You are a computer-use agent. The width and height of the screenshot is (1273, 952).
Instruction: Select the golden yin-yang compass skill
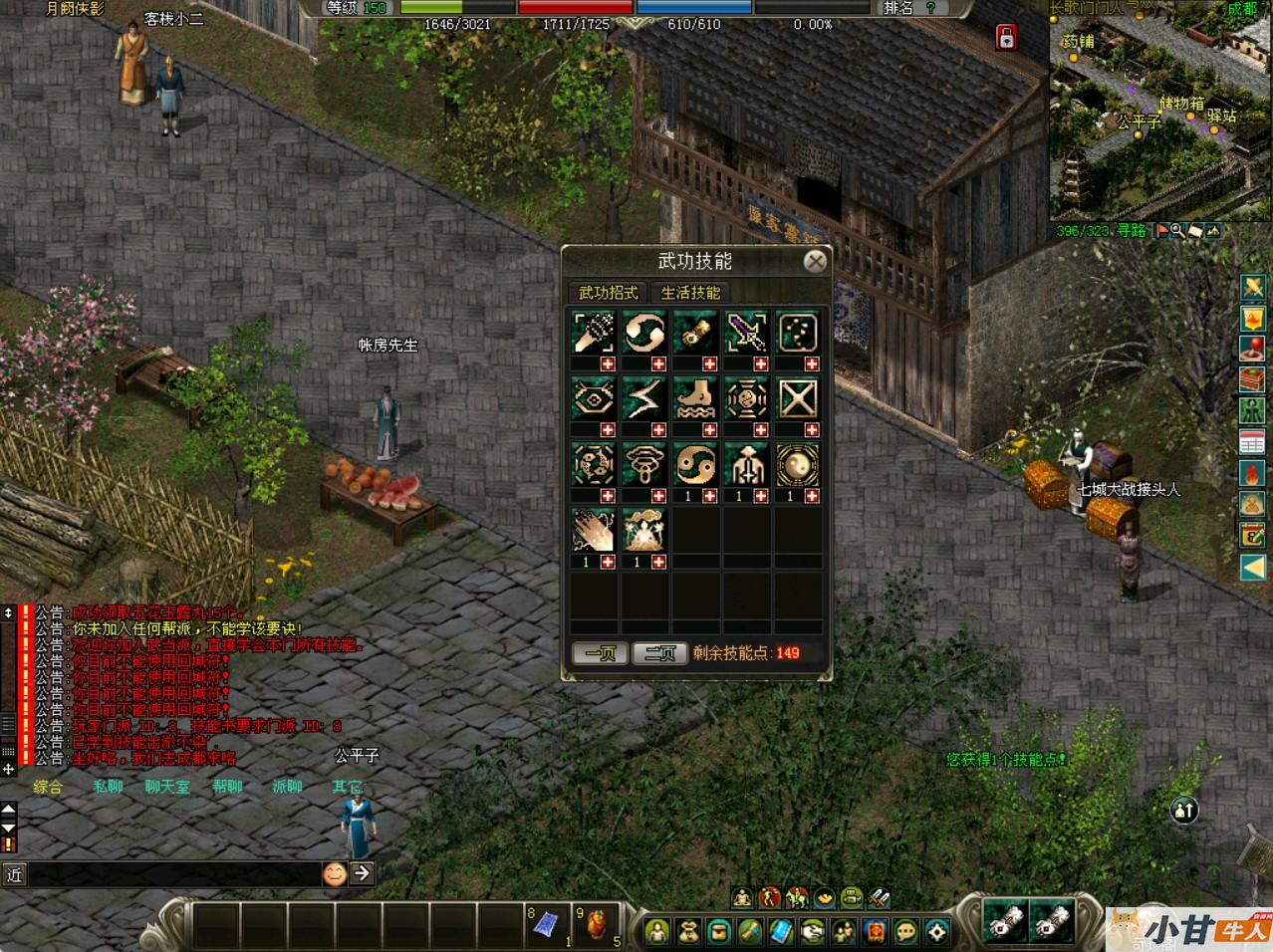pos(797,463)
